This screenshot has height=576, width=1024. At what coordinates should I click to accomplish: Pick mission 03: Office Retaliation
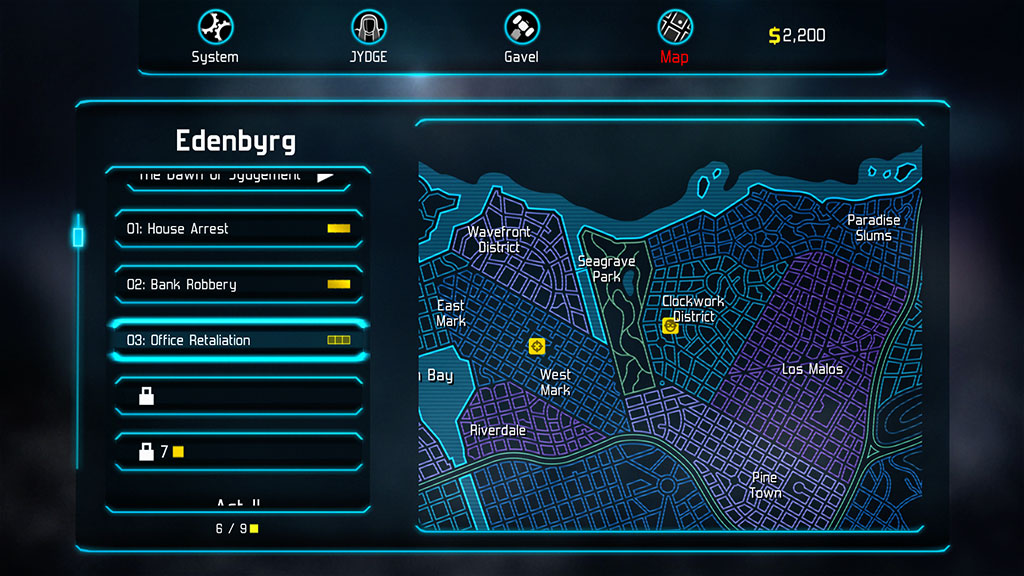coord(237,340)
